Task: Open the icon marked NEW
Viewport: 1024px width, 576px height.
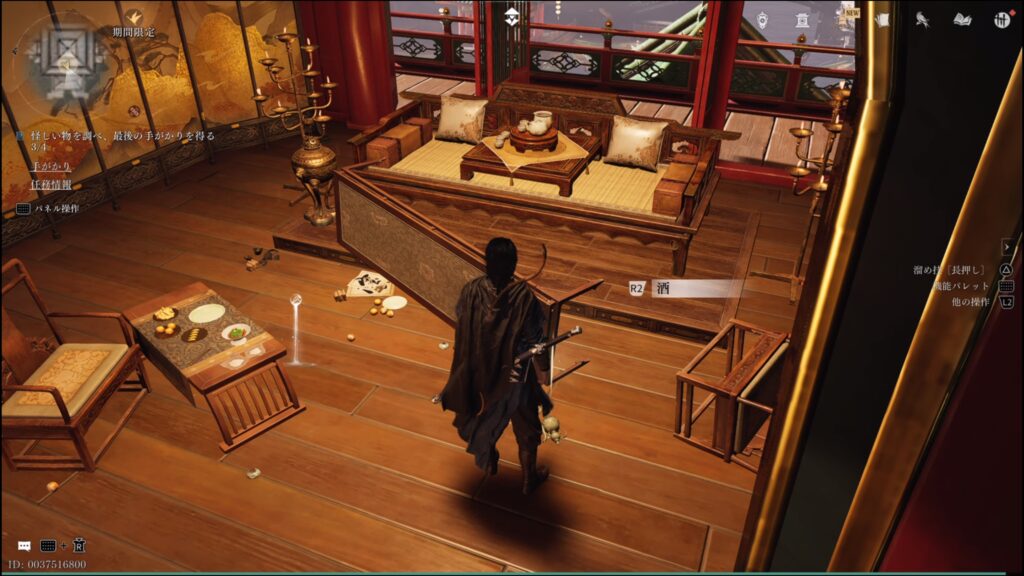Action: (x=845, y=17)
